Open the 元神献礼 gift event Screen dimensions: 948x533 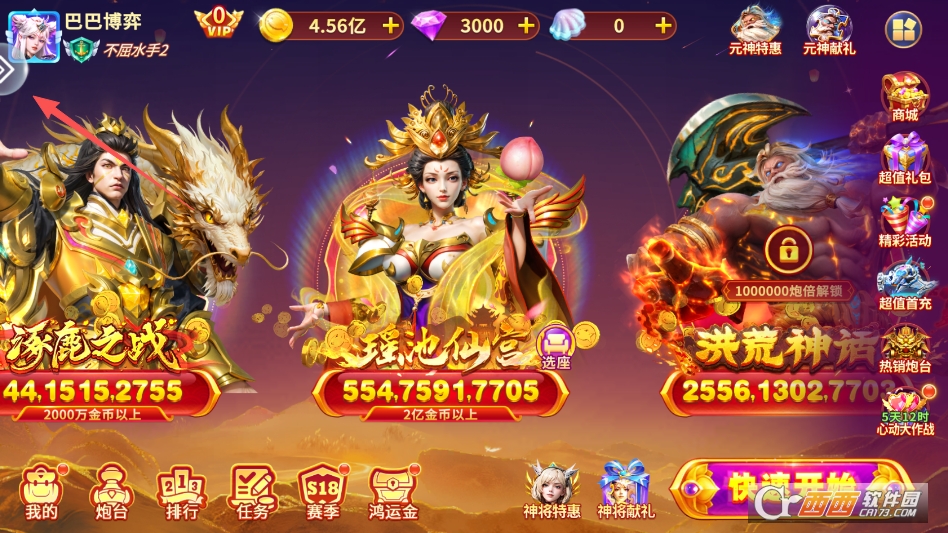pos(829,29)
